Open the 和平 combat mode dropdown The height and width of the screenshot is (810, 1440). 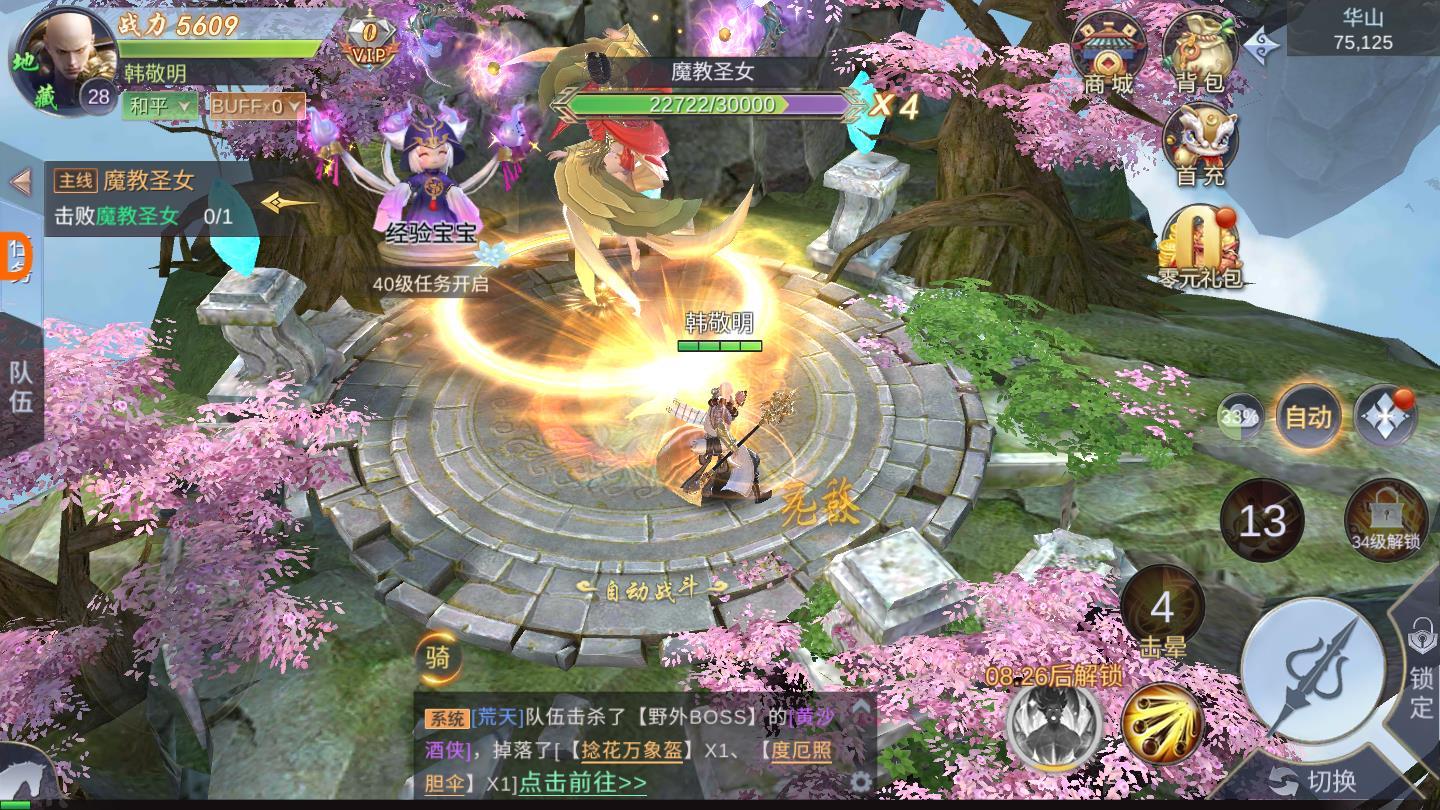(159, 106)
